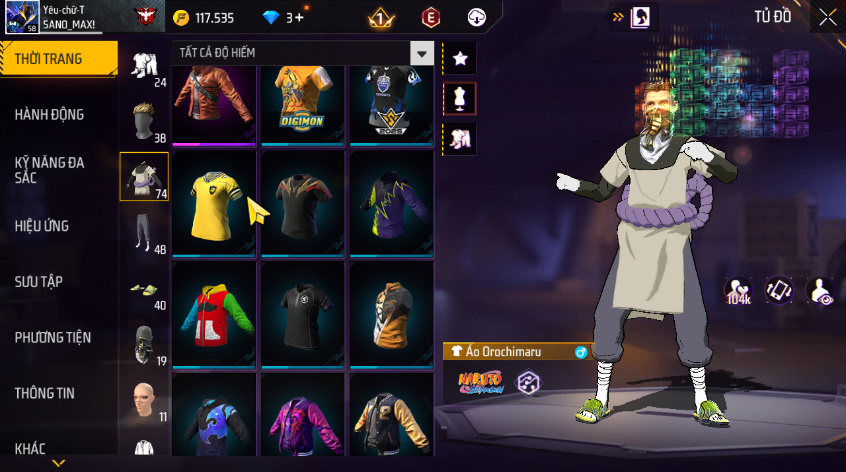Toggle the star favorites filter
This screenshot has height=472, width=846.
point(460,58)
